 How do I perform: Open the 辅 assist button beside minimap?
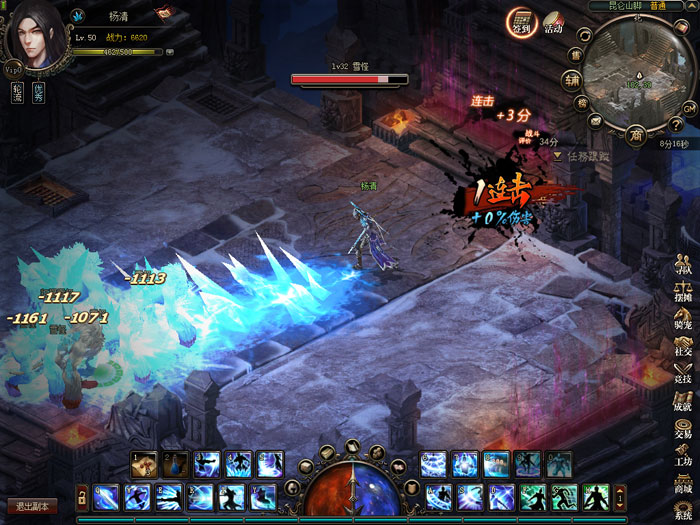(572, 79)
